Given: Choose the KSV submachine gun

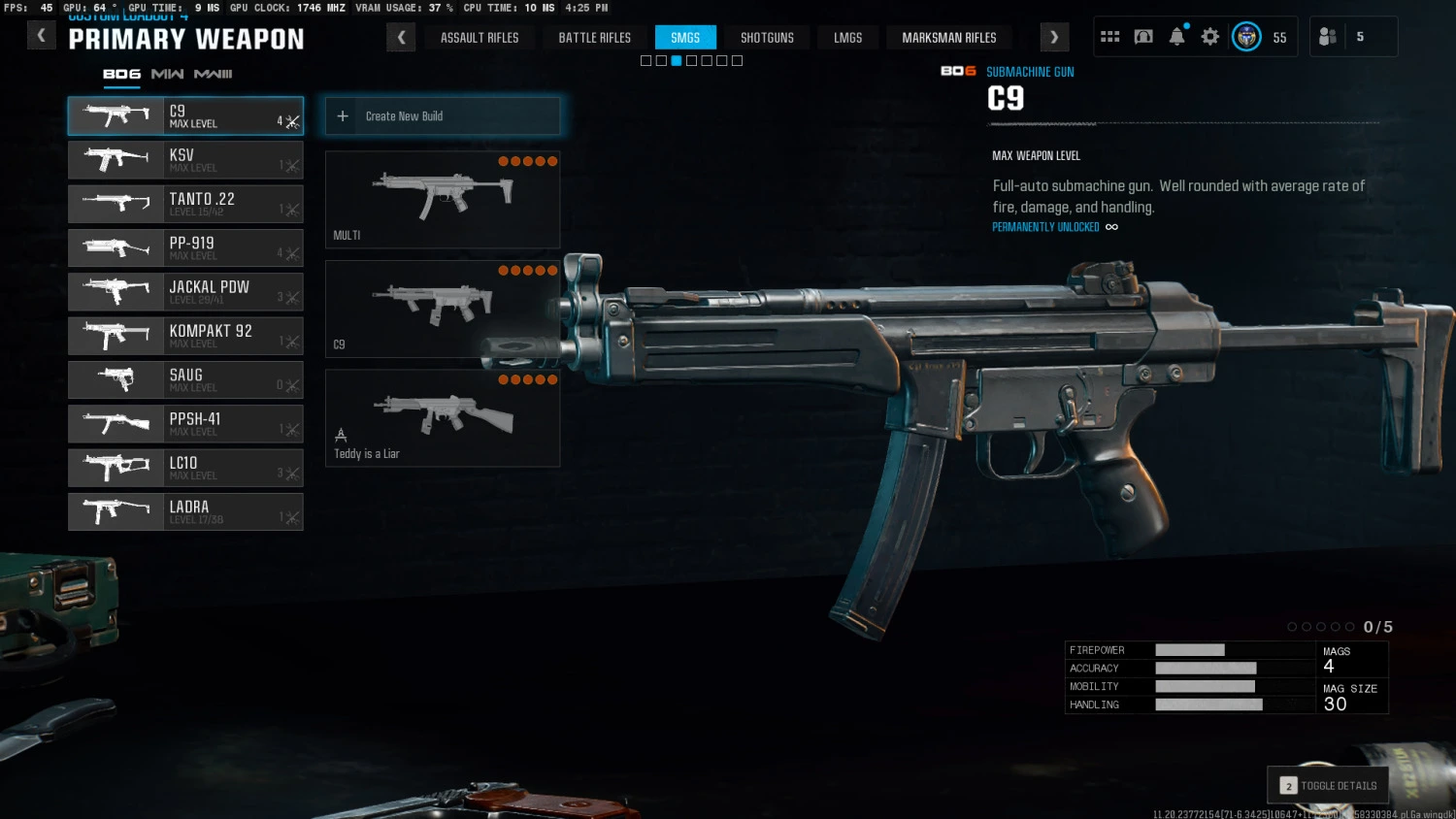Looking at the screenshot, I should (x=185, y=160).
